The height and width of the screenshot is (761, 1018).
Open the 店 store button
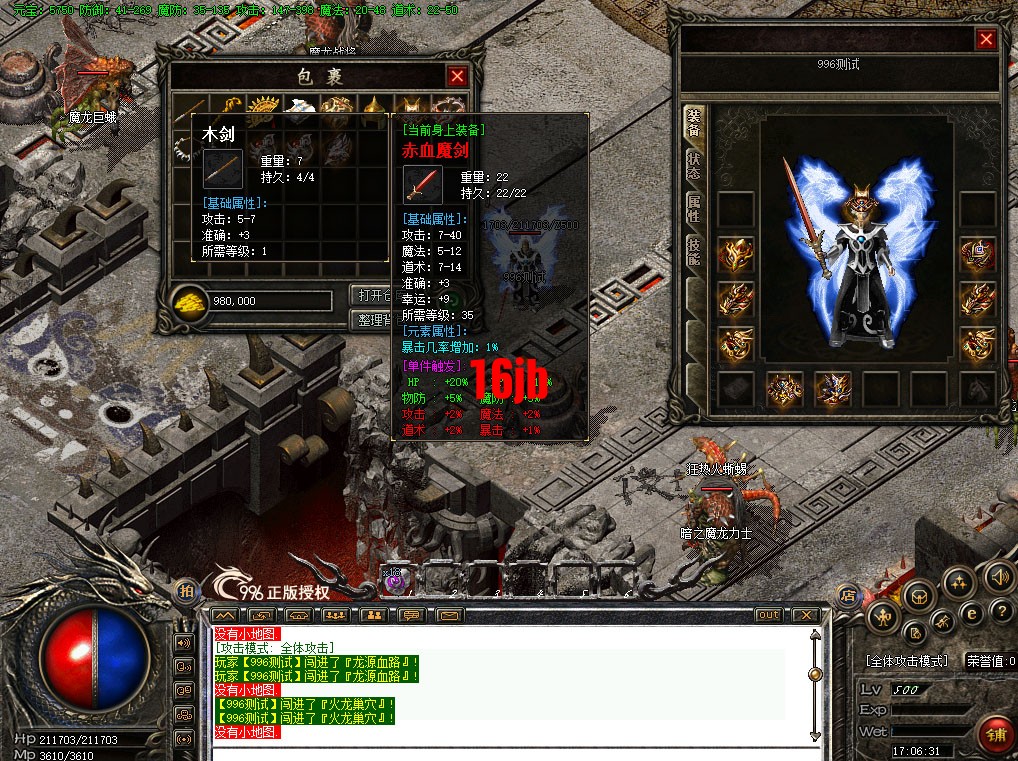847,595
